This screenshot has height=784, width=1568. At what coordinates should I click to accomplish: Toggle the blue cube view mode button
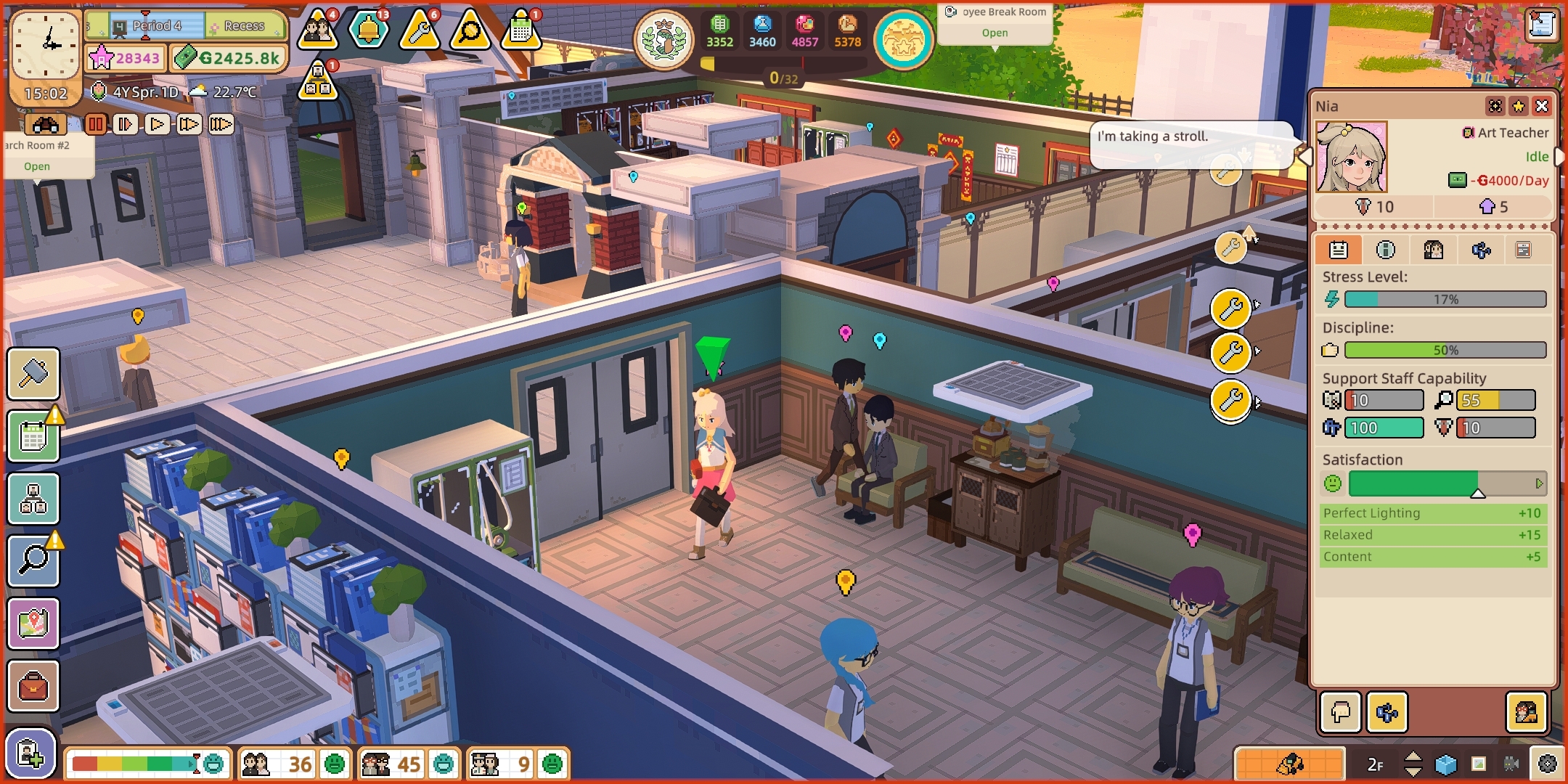pyautogui.click(x=1446, y=764)
